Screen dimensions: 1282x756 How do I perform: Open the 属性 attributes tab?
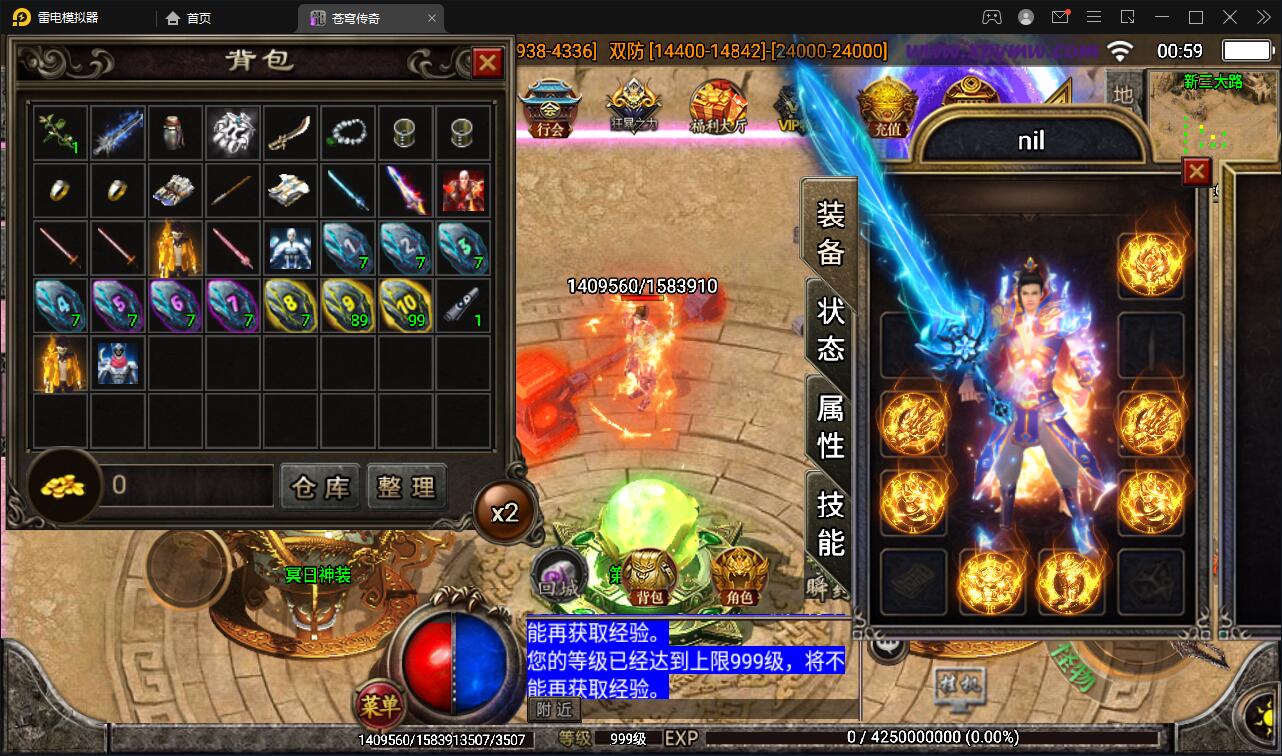831,425
